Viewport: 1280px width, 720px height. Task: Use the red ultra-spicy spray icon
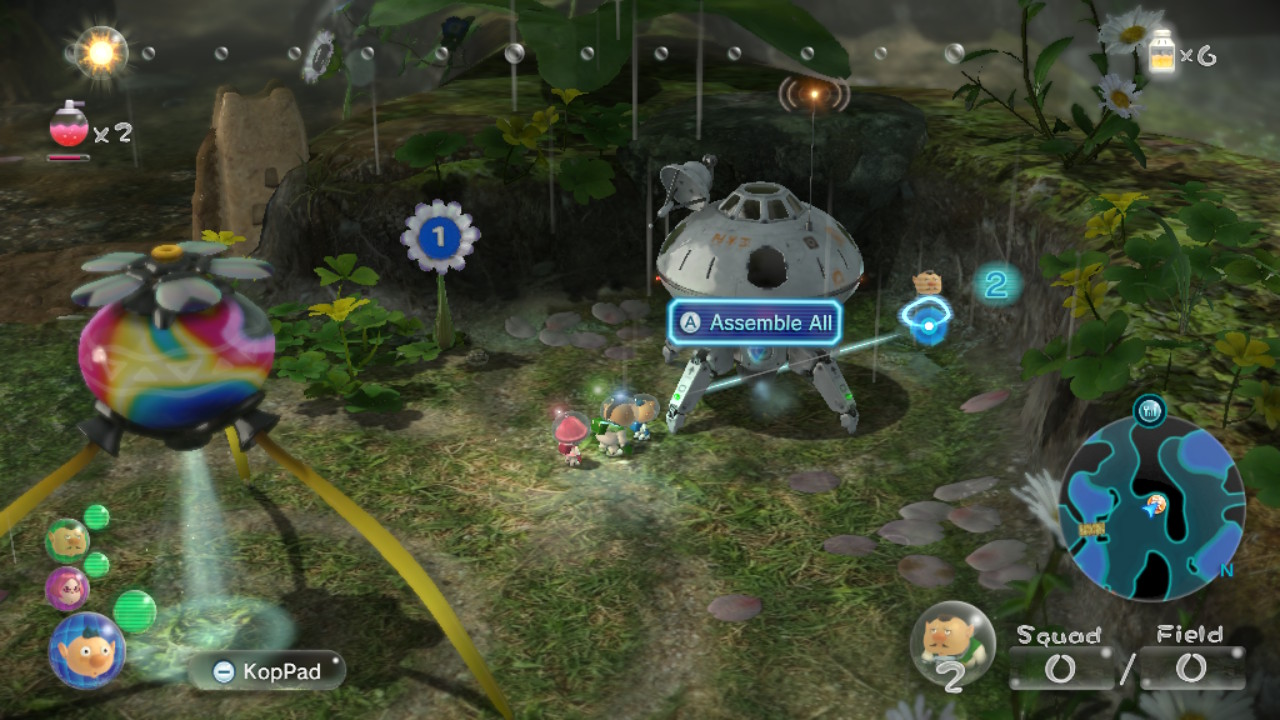click(x=69, y=126)
